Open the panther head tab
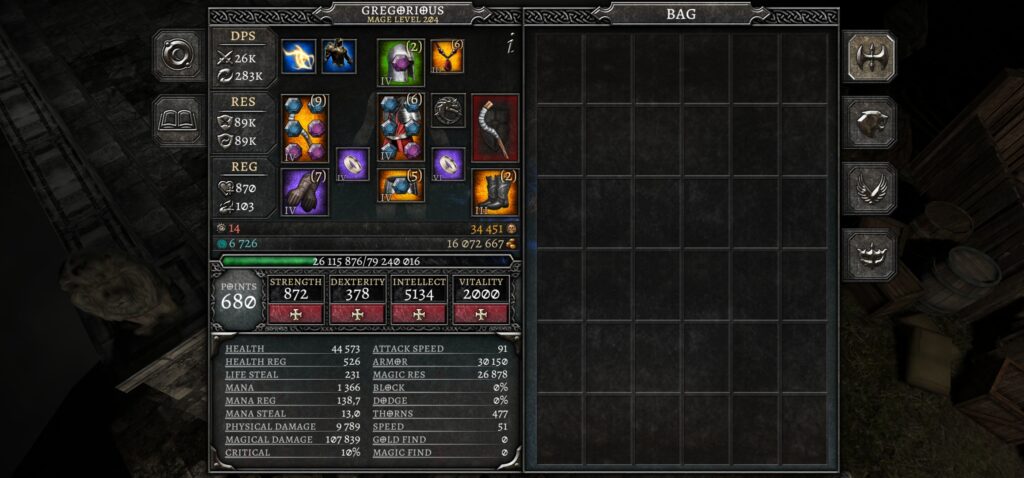The height and width of the screenshot is (478, 1024). (869, 122)
